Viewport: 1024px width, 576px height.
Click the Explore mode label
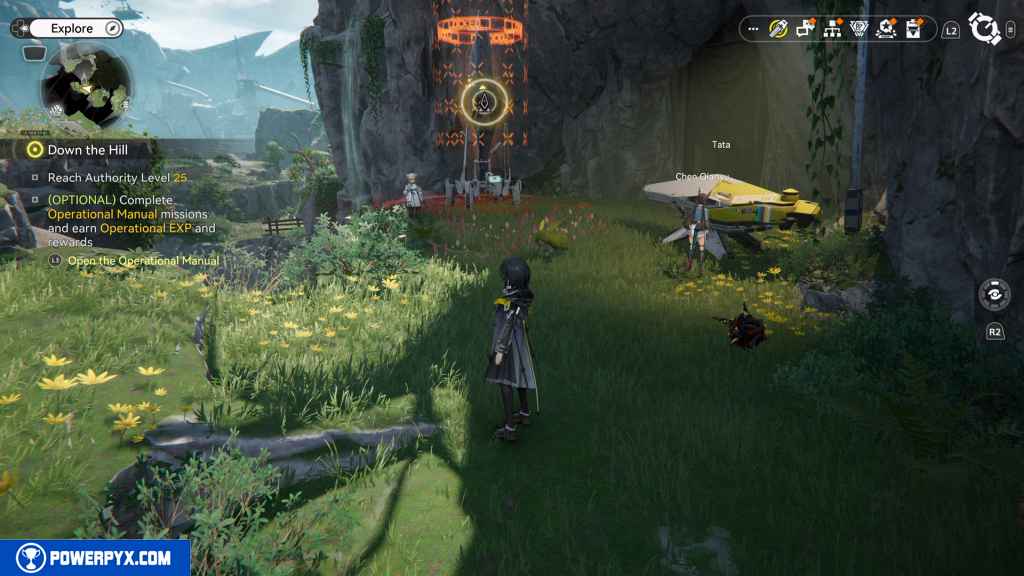pyautogui.click(x=72, y=29)
